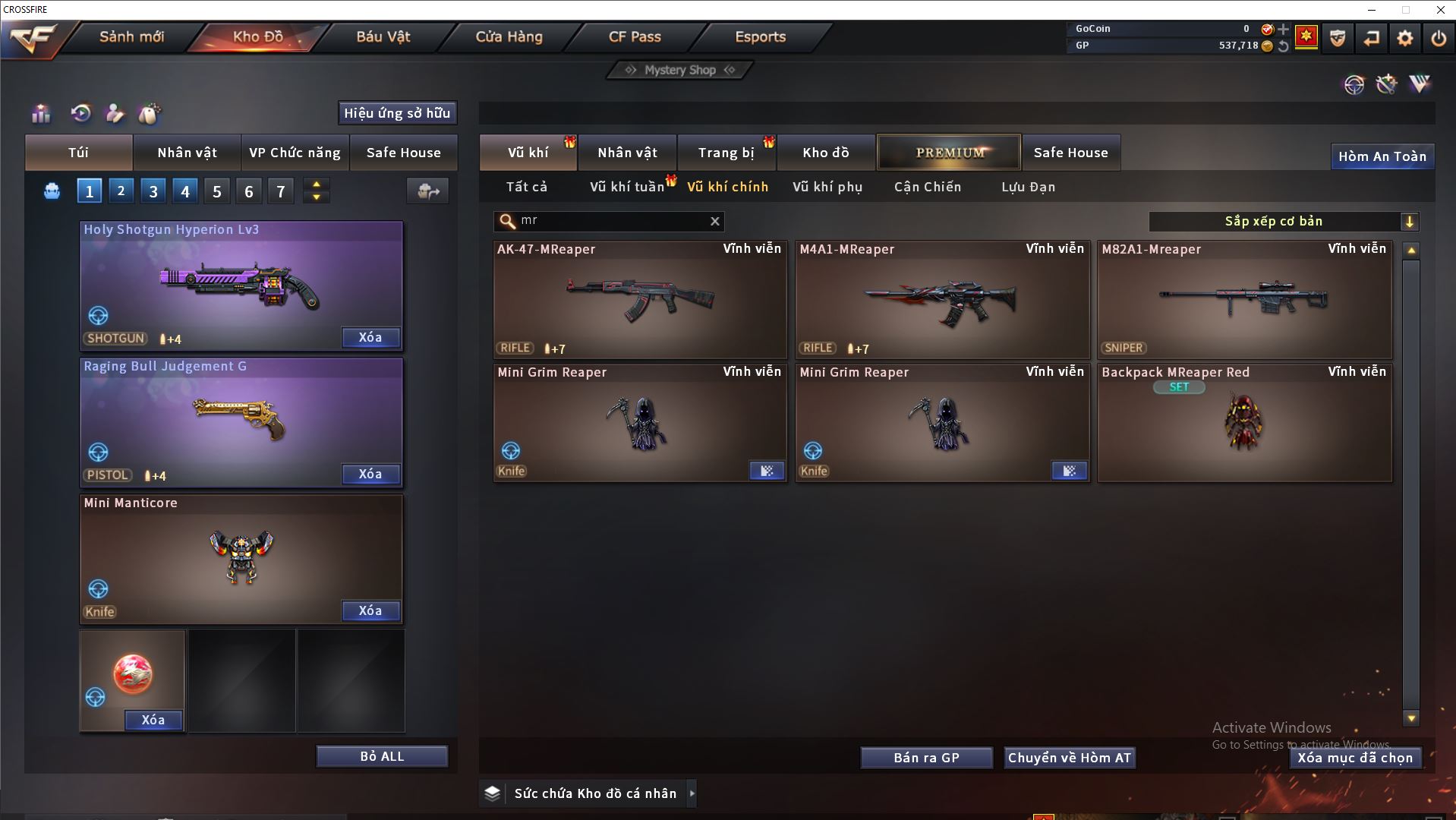The width and height of the screenshot is (1456, 820).
Task: Select bag slot number 3
Action: (153, 191)
